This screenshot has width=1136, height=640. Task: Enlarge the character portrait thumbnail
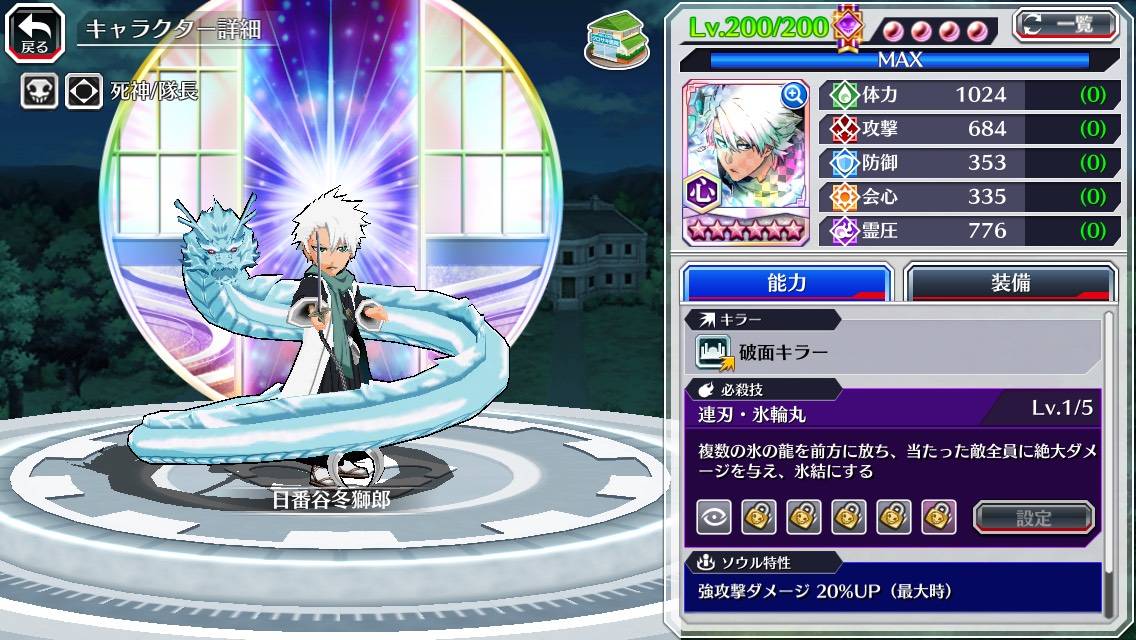[x=794, y=95]
